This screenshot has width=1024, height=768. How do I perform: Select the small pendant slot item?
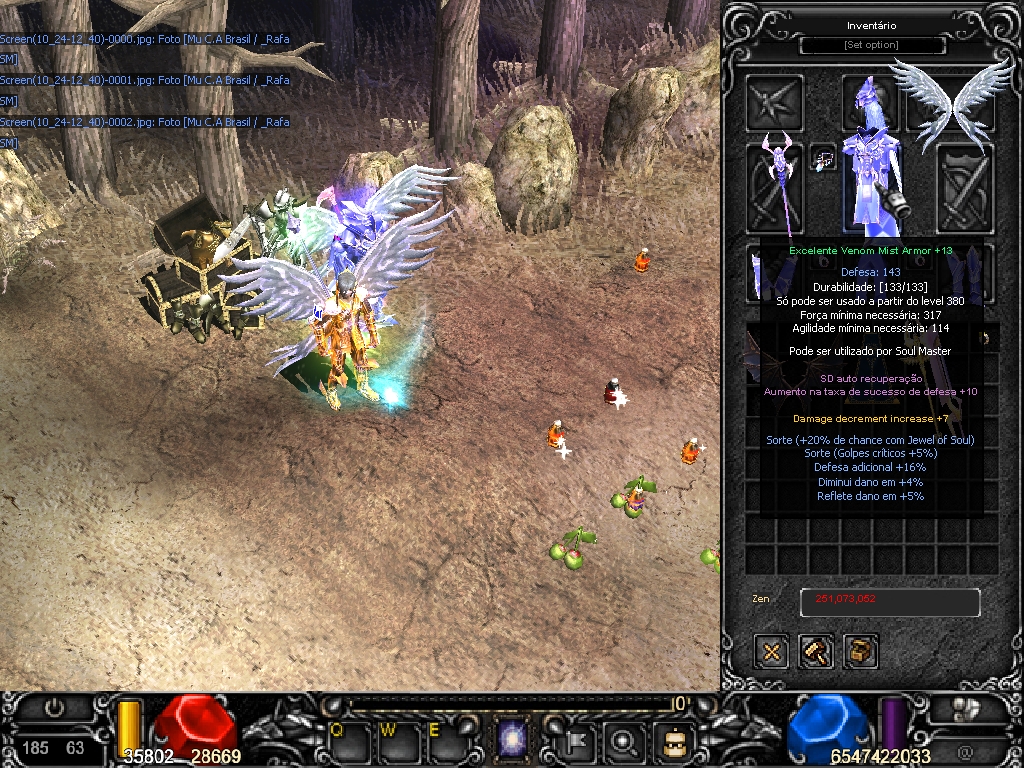[x=823, y=159]
